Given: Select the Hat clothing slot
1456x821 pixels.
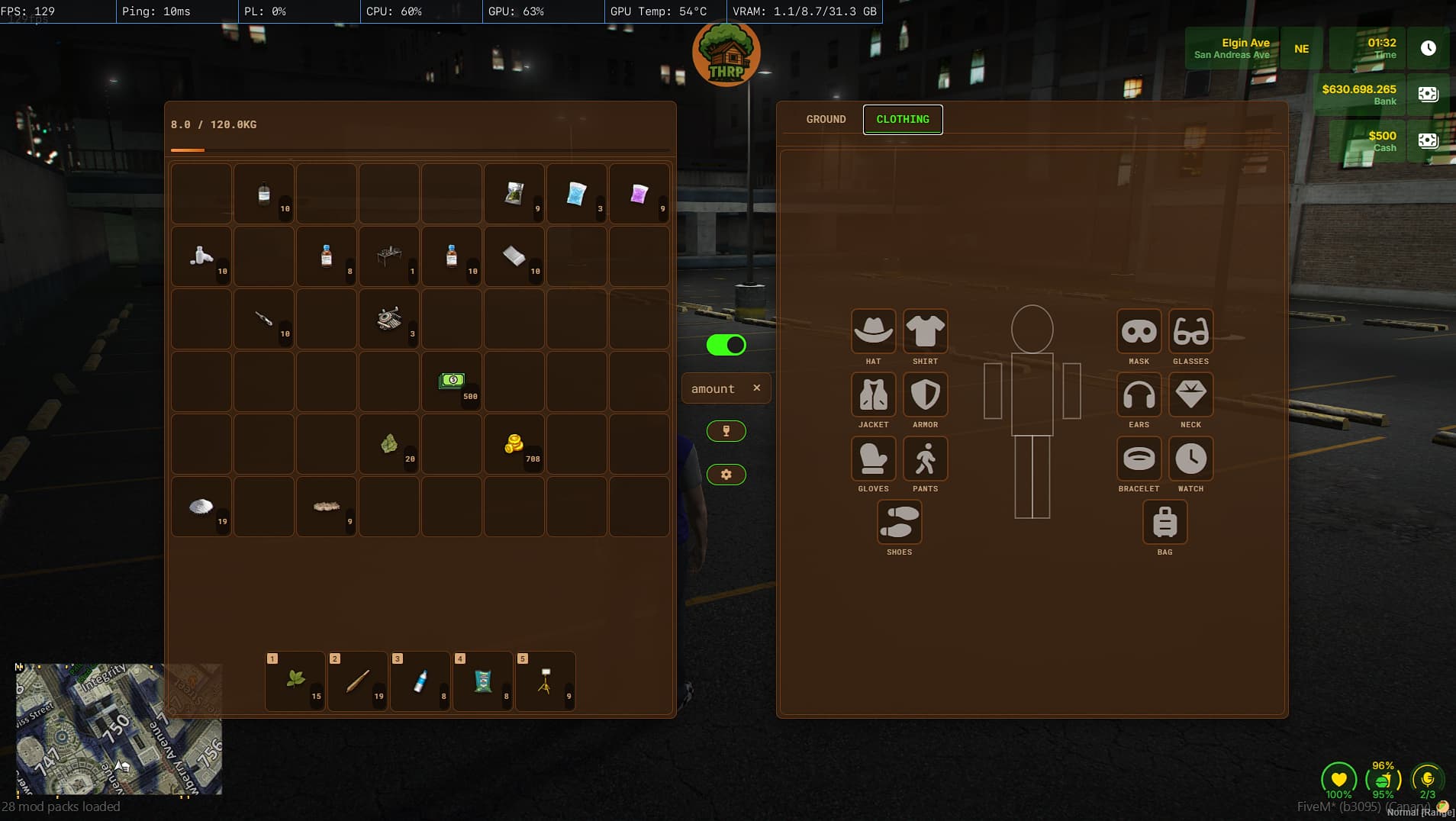Looking at the screenshot, I should [x=873, y=331].
